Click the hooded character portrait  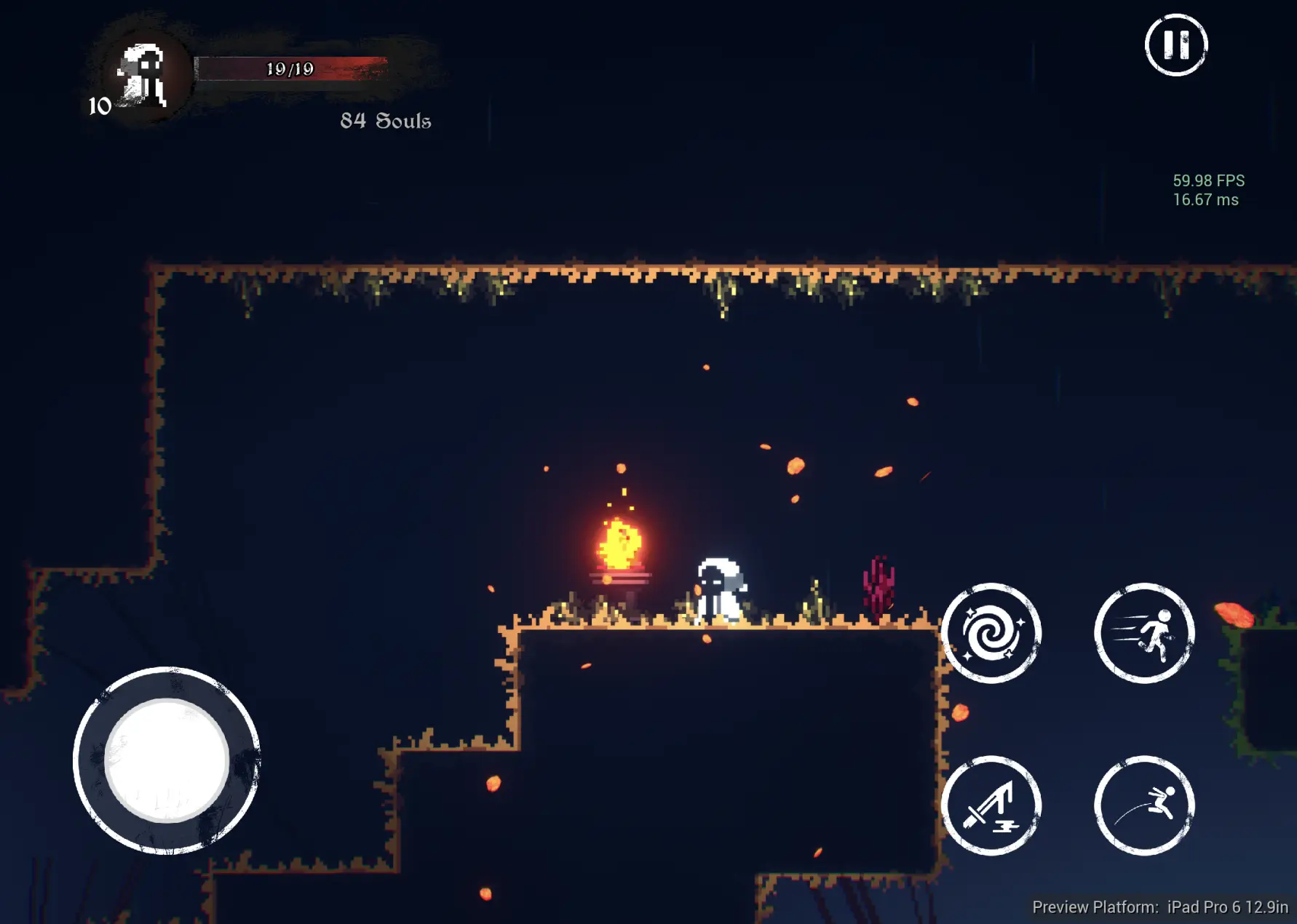143,76
